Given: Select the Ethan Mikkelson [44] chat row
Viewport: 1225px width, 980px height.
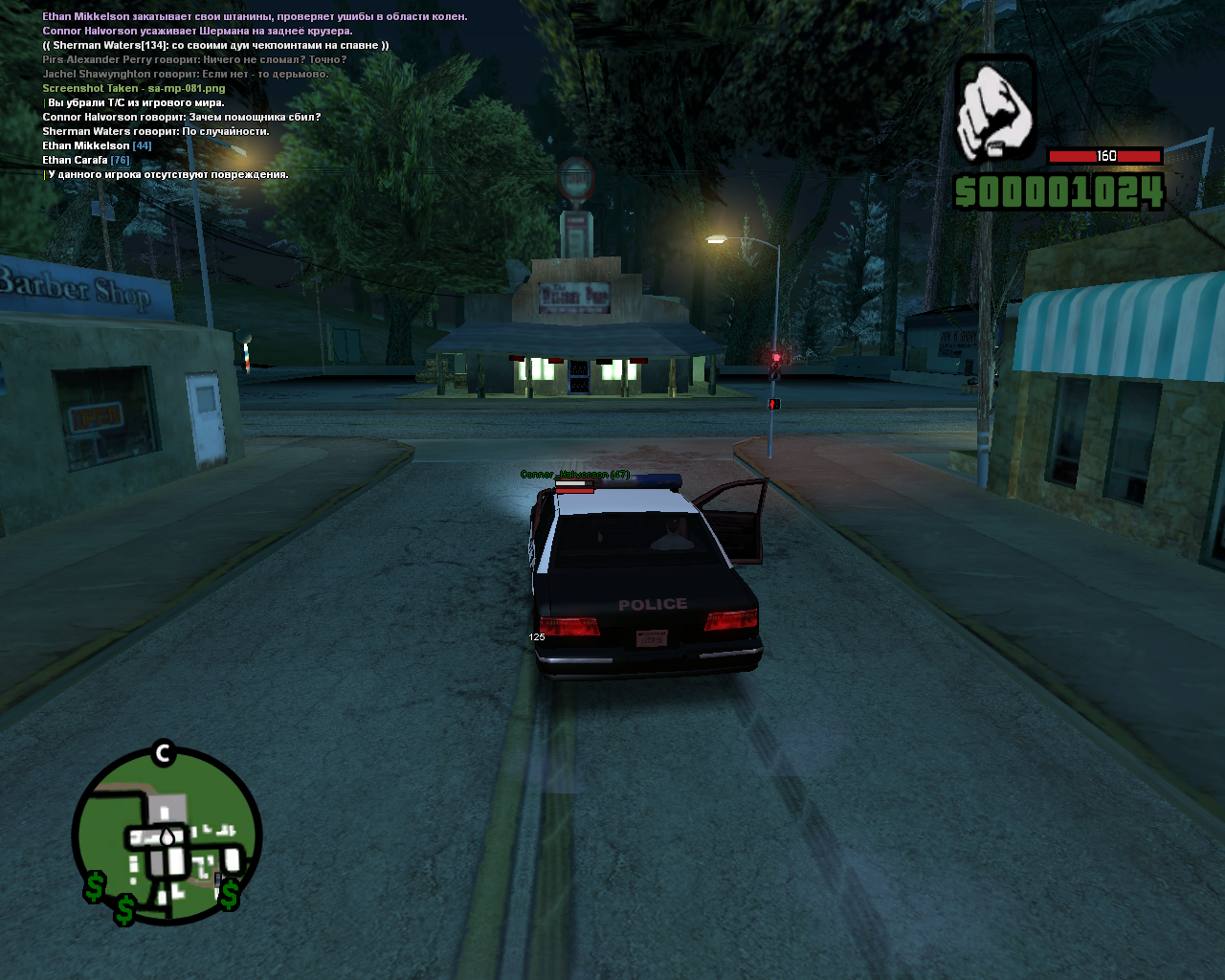Looking at the screenshot, I should point(97,145).
